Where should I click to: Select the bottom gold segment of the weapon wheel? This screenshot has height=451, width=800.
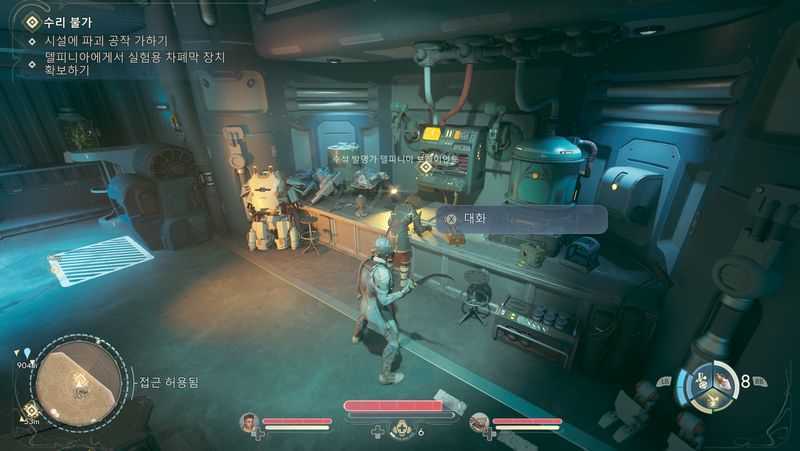711,399
